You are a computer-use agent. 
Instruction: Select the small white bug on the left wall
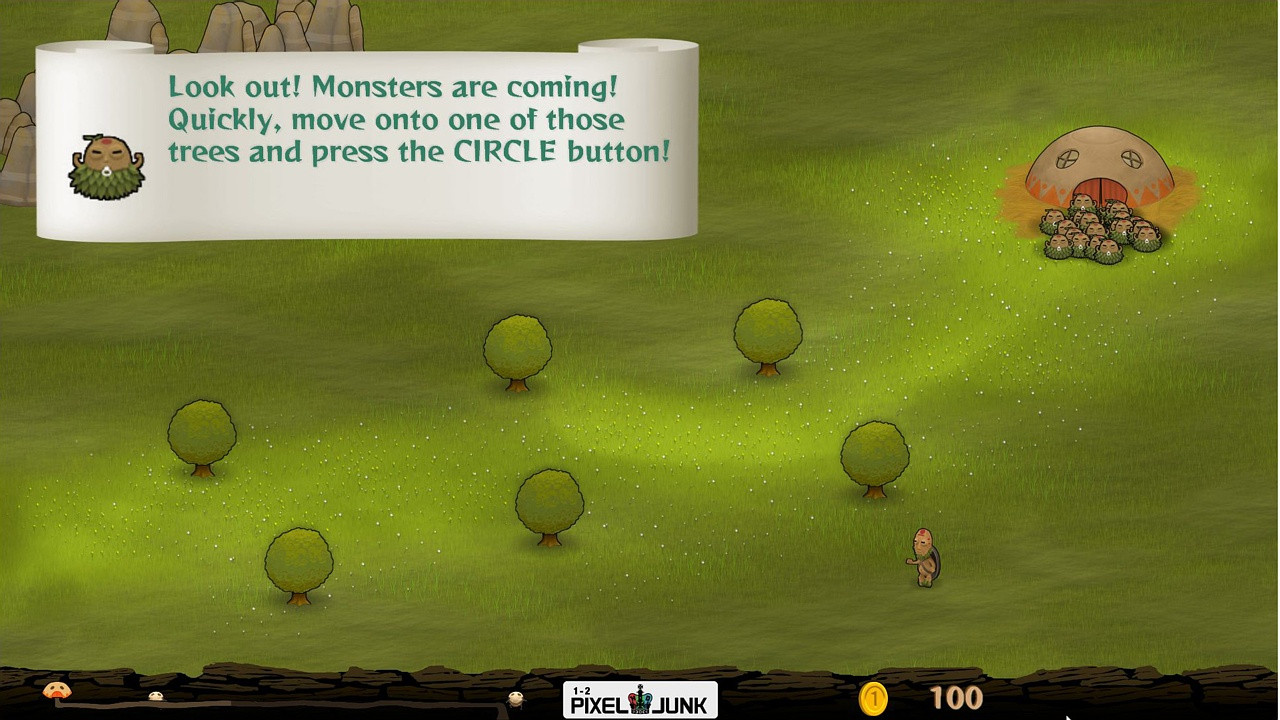155,694
